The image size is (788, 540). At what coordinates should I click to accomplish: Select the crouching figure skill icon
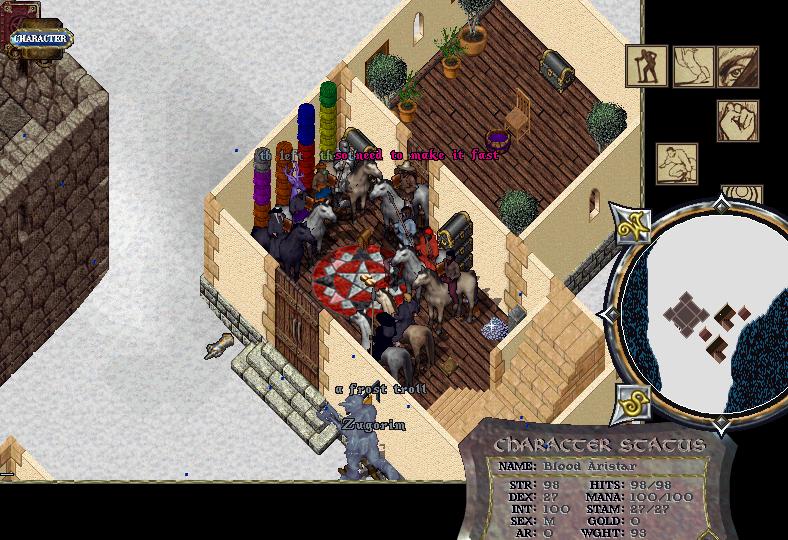point(676,164)
